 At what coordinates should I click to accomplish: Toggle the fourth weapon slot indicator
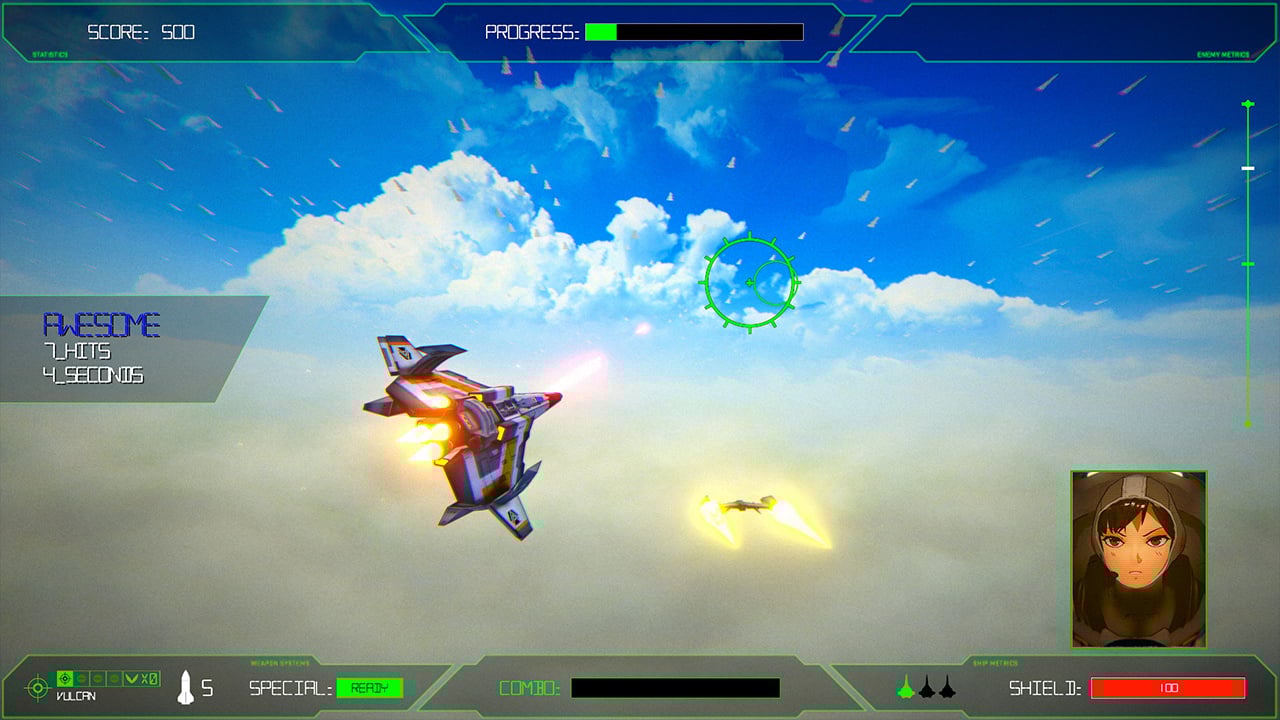point(114,678)
